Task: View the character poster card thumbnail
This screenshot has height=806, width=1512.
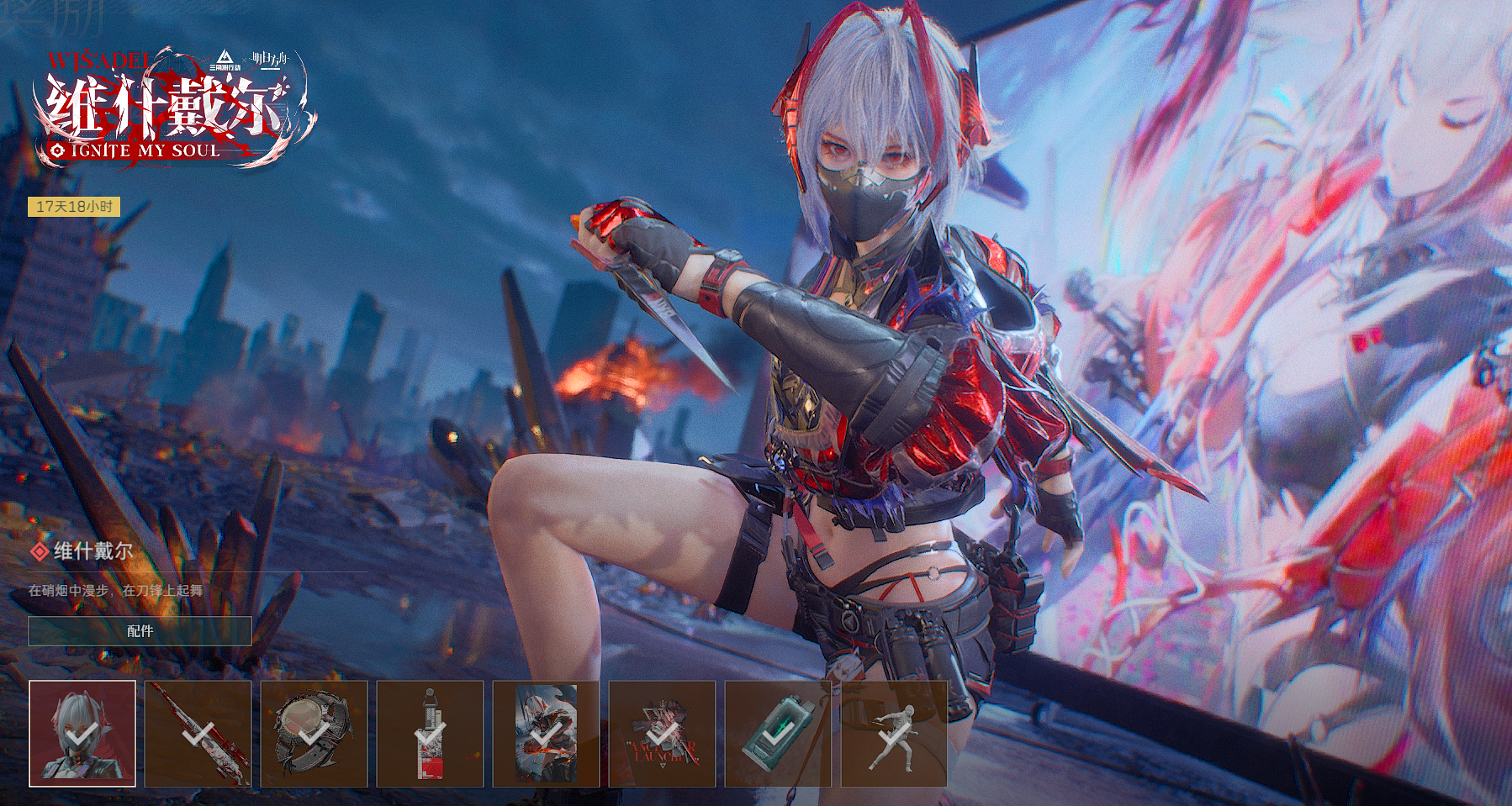Action: 546,734
